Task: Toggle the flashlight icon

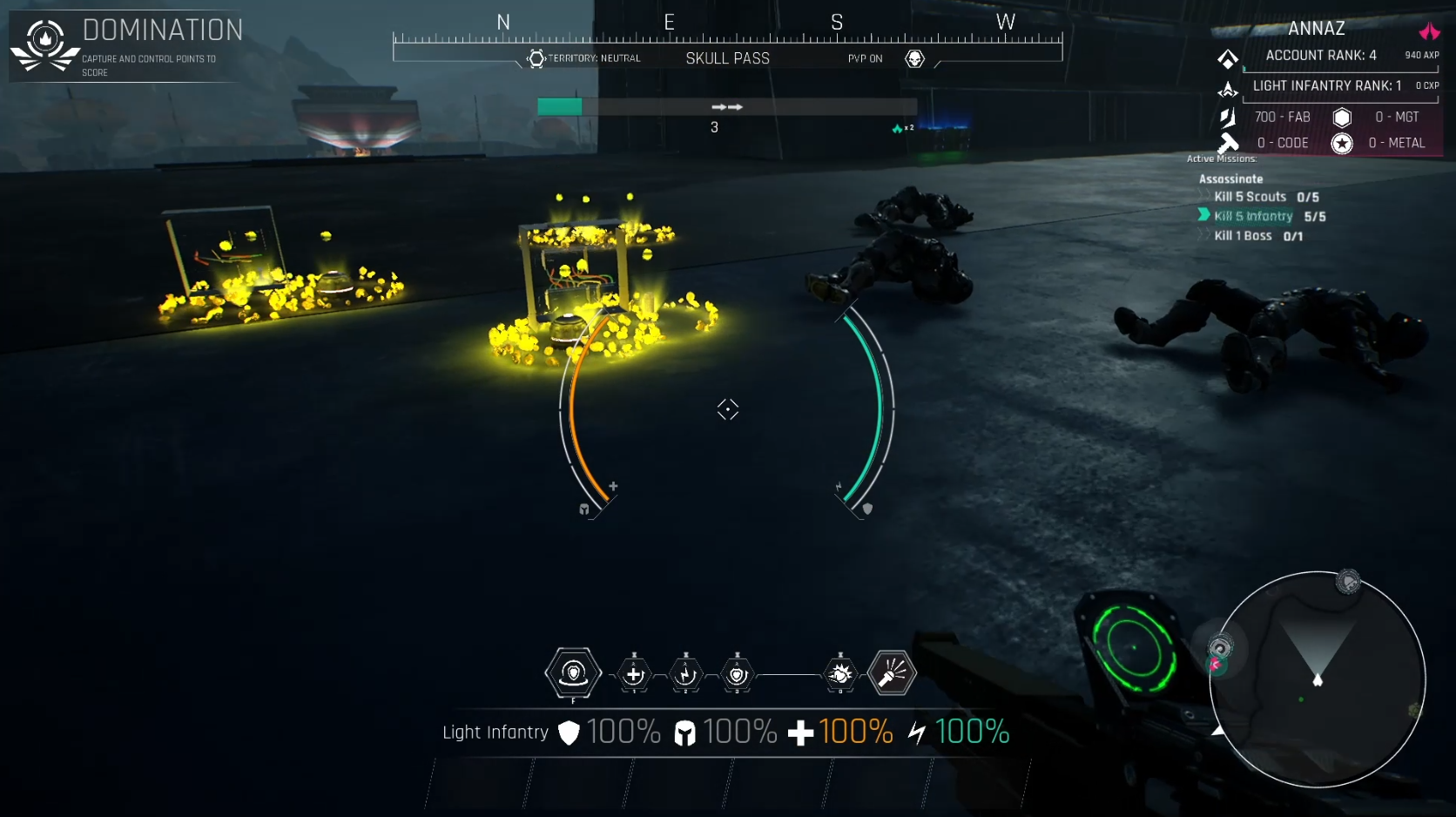Action: (x=892, y=673)
